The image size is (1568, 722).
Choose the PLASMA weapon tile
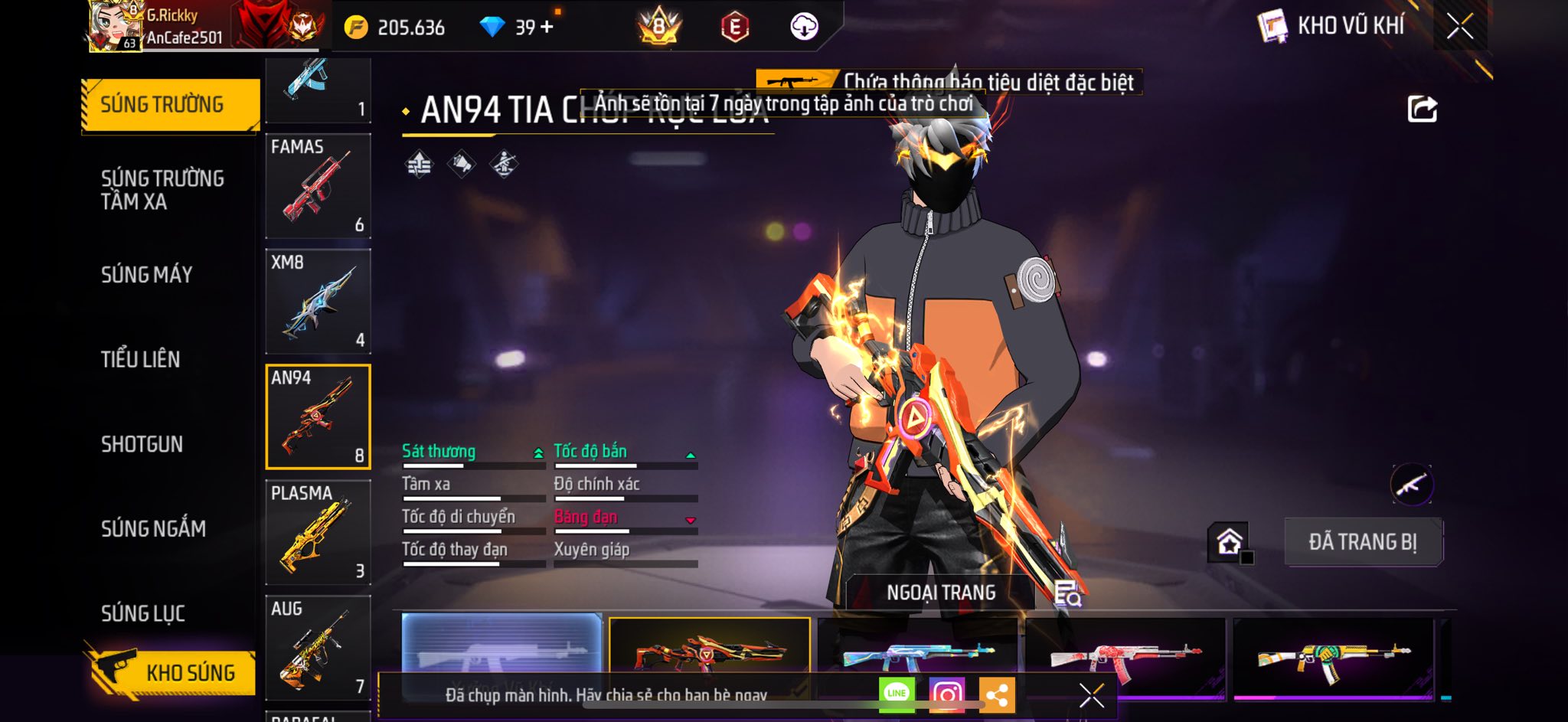pyautogui.click(x=318, y=532)
